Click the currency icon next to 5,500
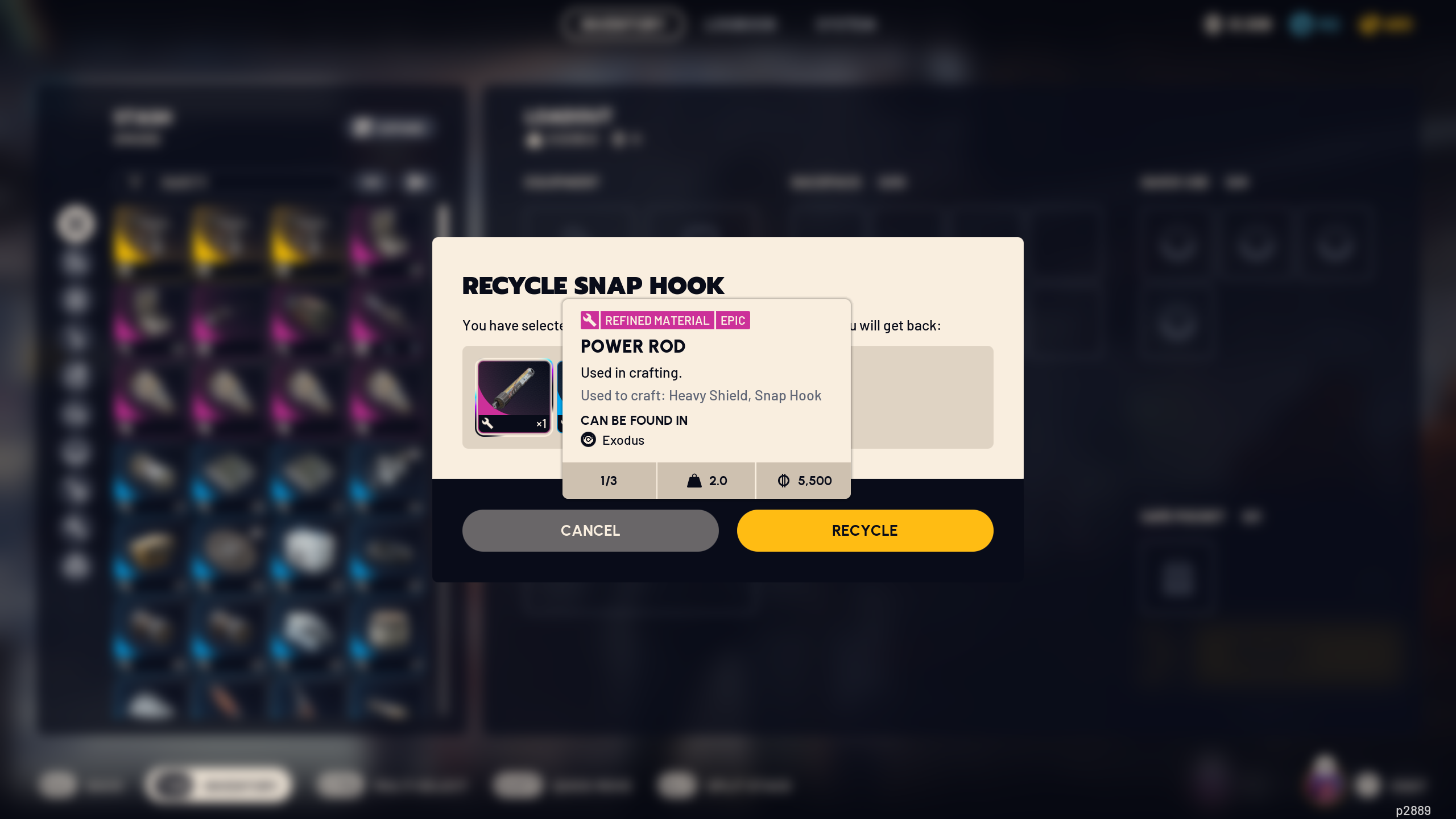Screen dimensions: 1456x819 pos(784,481)
